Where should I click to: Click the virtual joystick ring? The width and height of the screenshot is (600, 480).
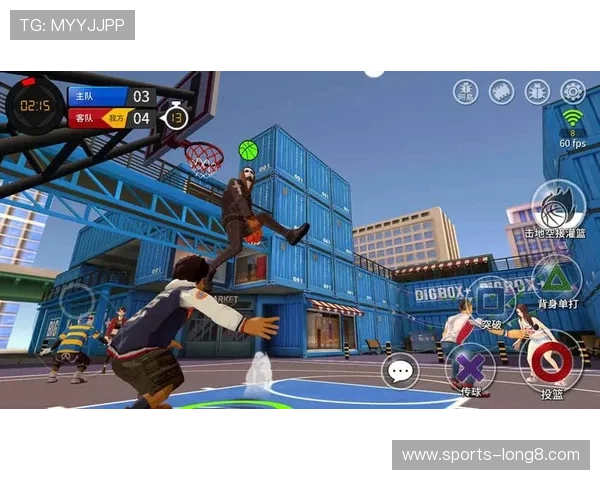click(x=76, y=300)
